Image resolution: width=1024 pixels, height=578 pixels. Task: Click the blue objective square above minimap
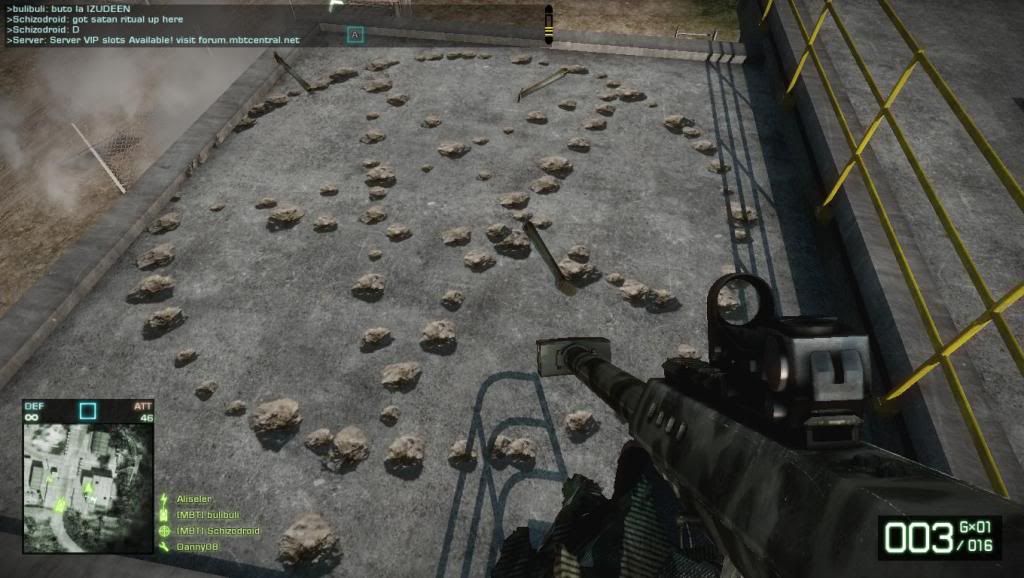pos(88,410)
